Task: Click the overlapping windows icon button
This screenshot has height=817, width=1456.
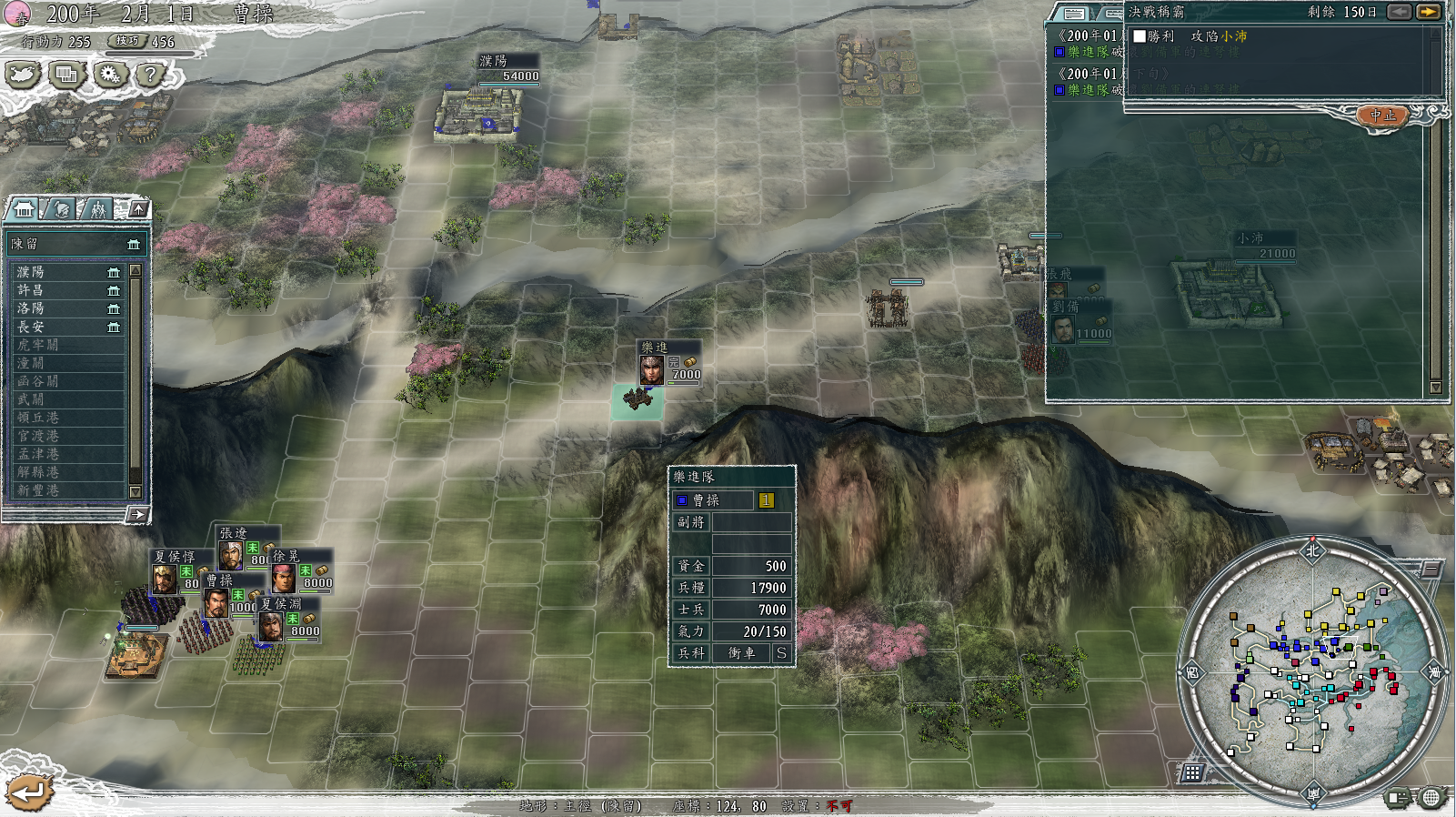Action: click(66, 74)
